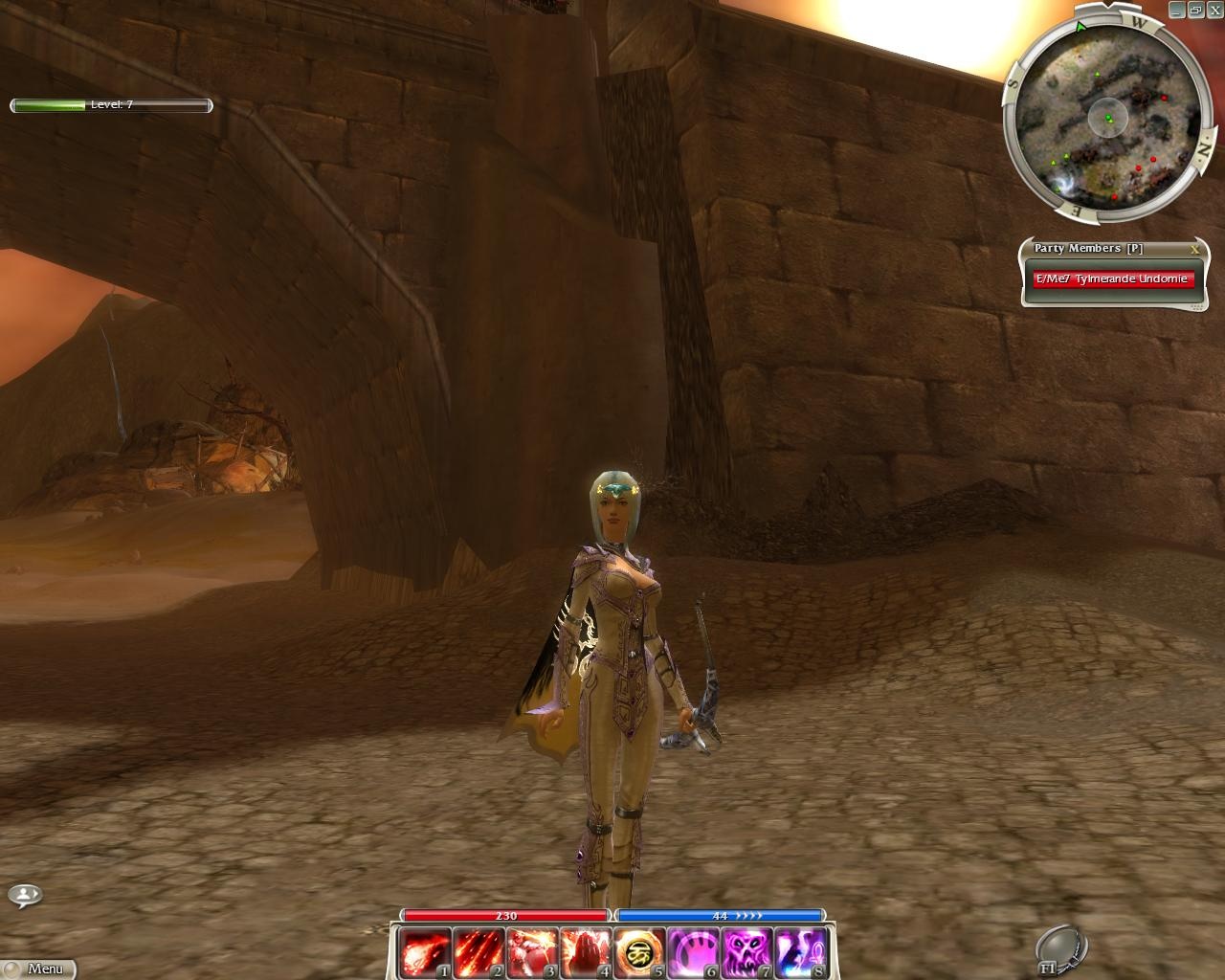Viewport: 1225px width, 980px height.
Task: Open the Menu button
Action: point(38,969)
